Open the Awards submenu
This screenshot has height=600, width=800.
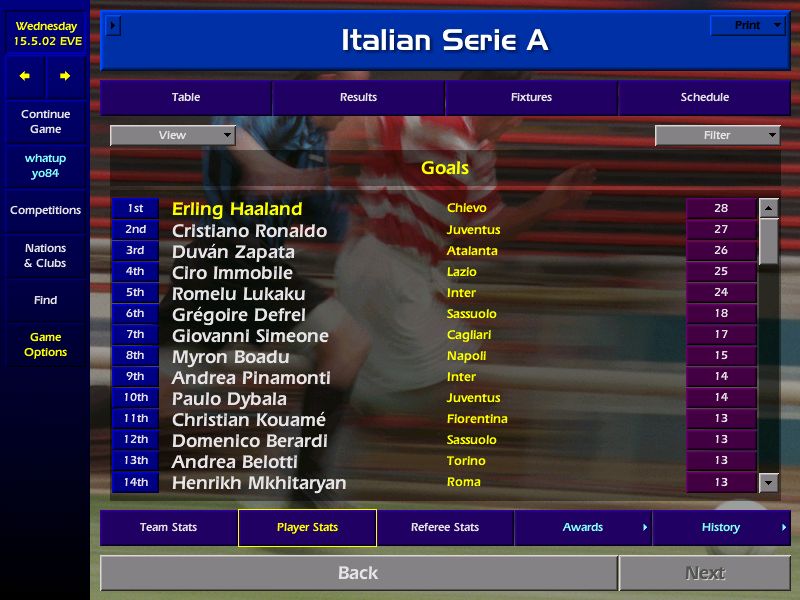pyautogui.click(x=583, y=527)
